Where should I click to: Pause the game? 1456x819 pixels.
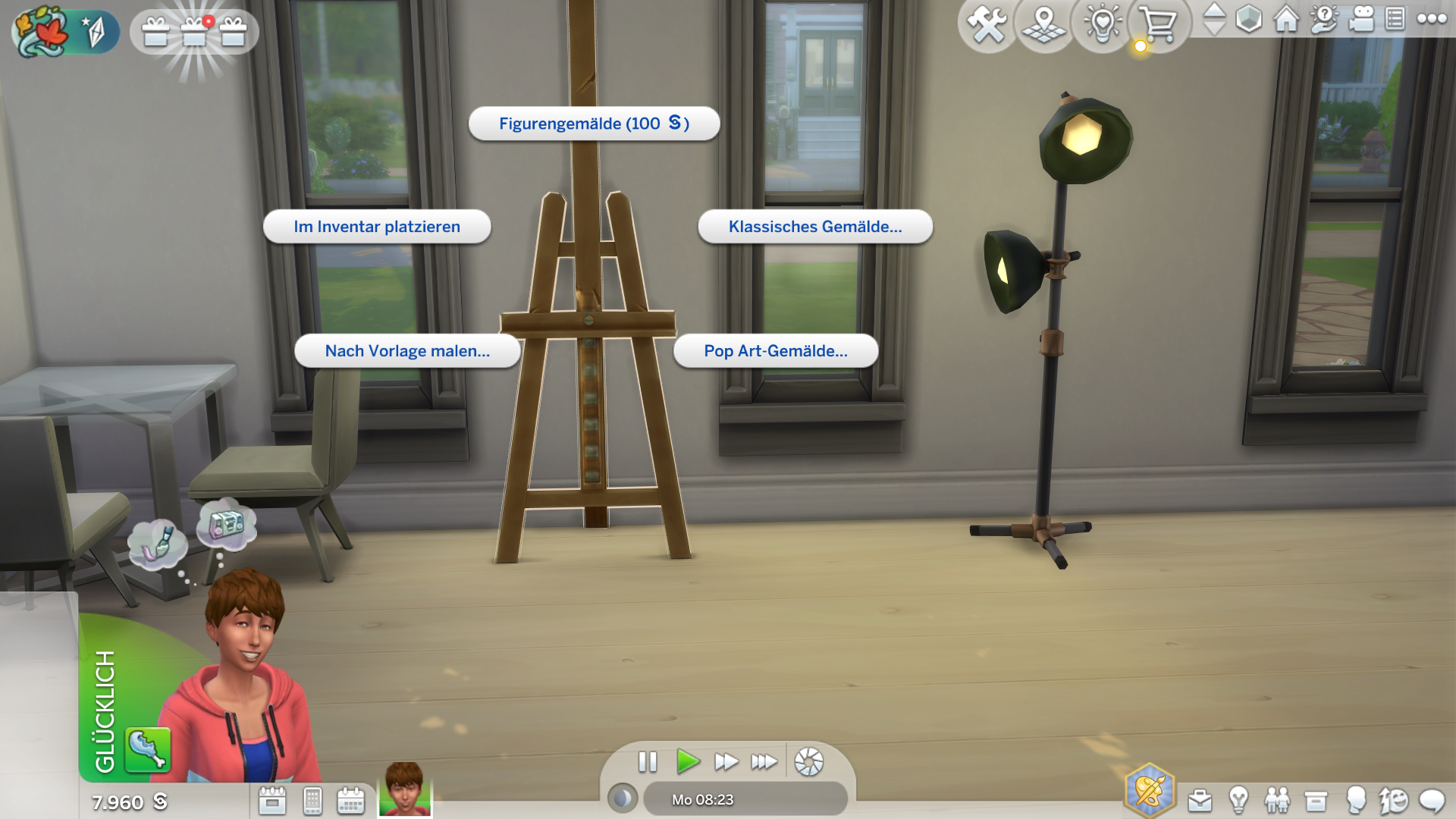(x=648, y=761)
